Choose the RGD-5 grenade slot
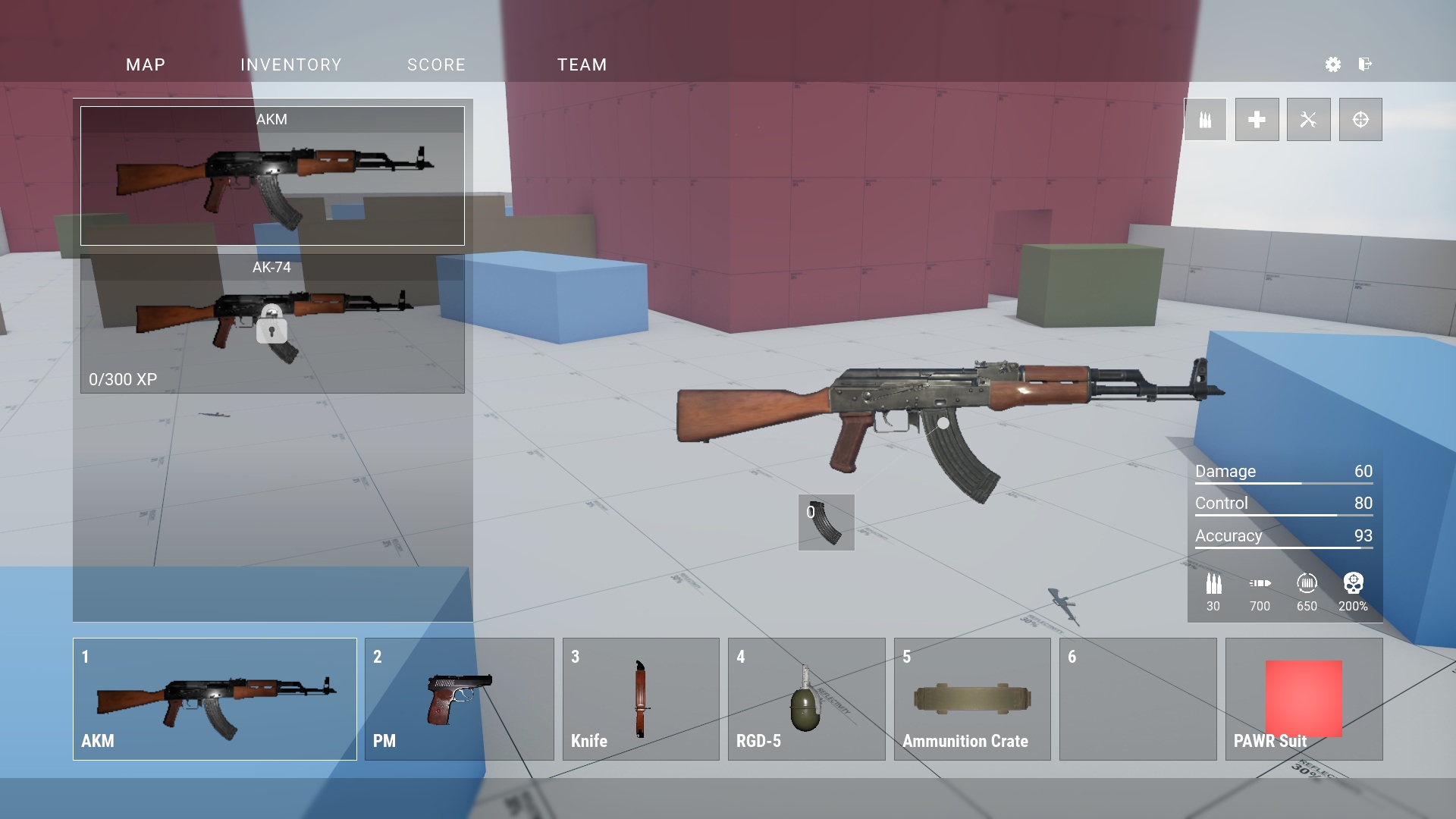 pyautogui.click(x=806, y=699)
